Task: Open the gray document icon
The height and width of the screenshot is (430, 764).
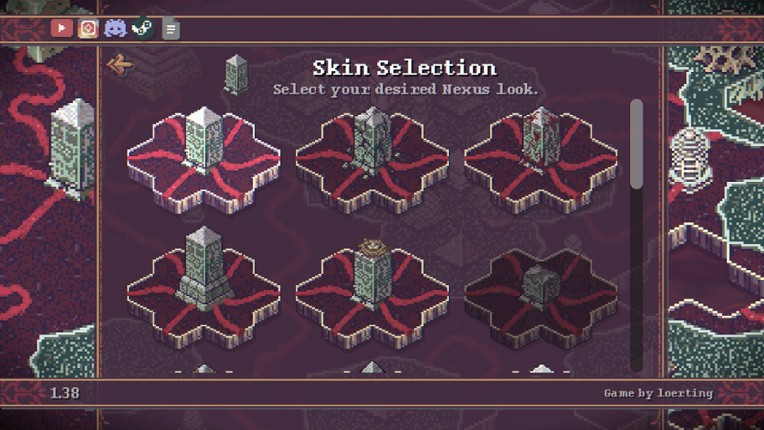Action: pyautogui.click(x=171, y=29)
